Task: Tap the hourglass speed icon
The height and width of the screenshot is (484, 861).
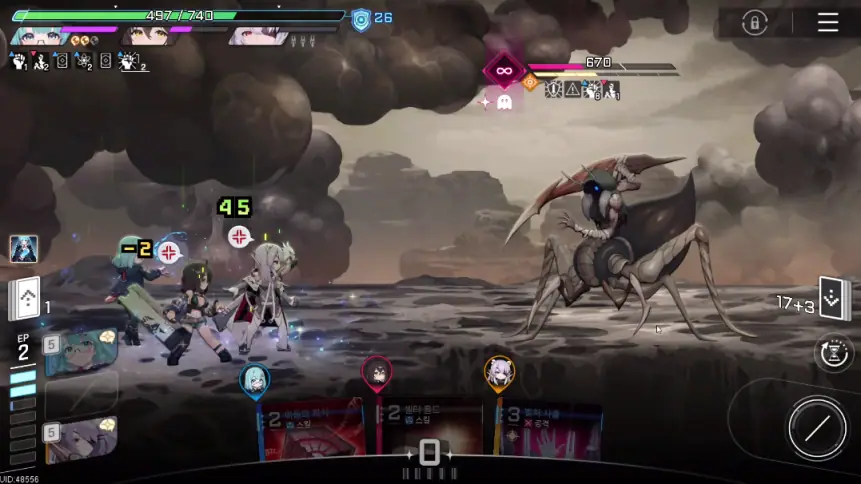Action: tap(833, 353)
